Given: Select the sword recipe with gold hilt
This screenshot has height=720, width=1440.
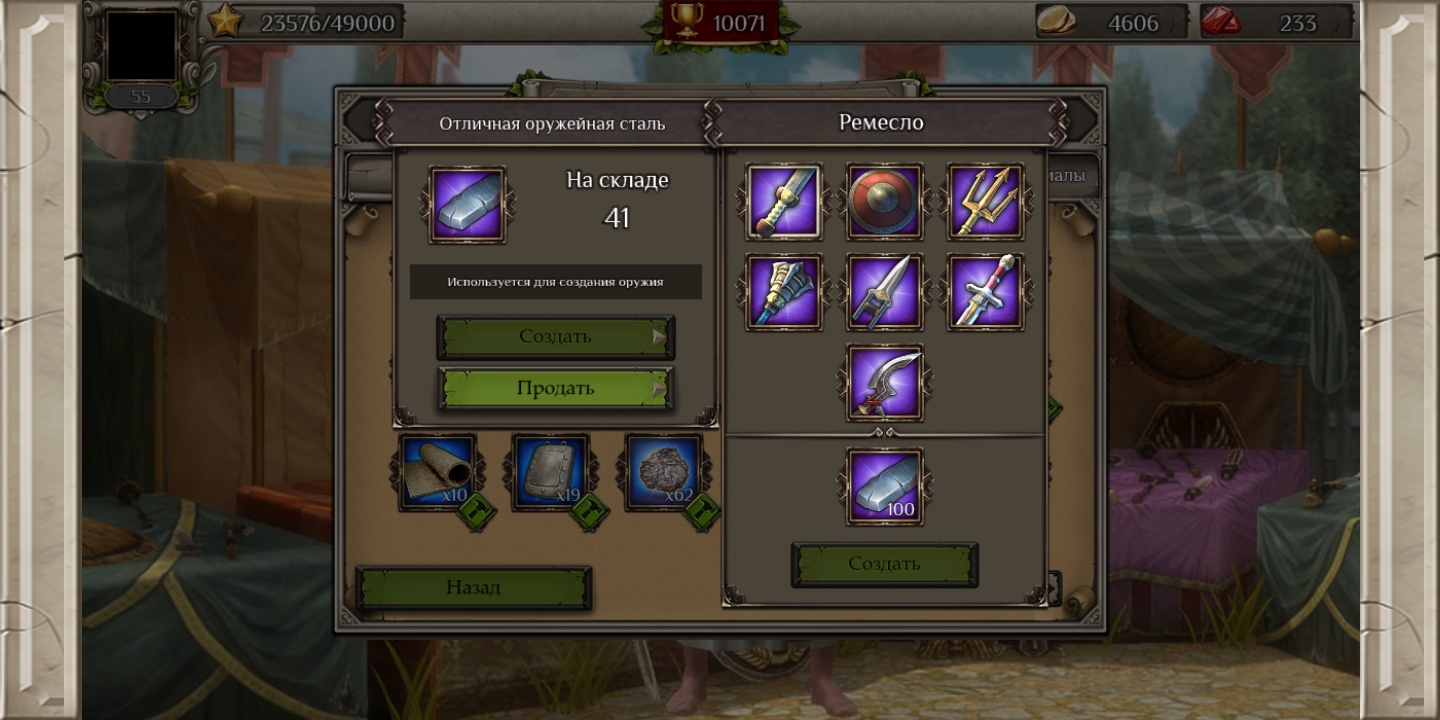Looking at the screenshot, I should click(x=784, y=202).
